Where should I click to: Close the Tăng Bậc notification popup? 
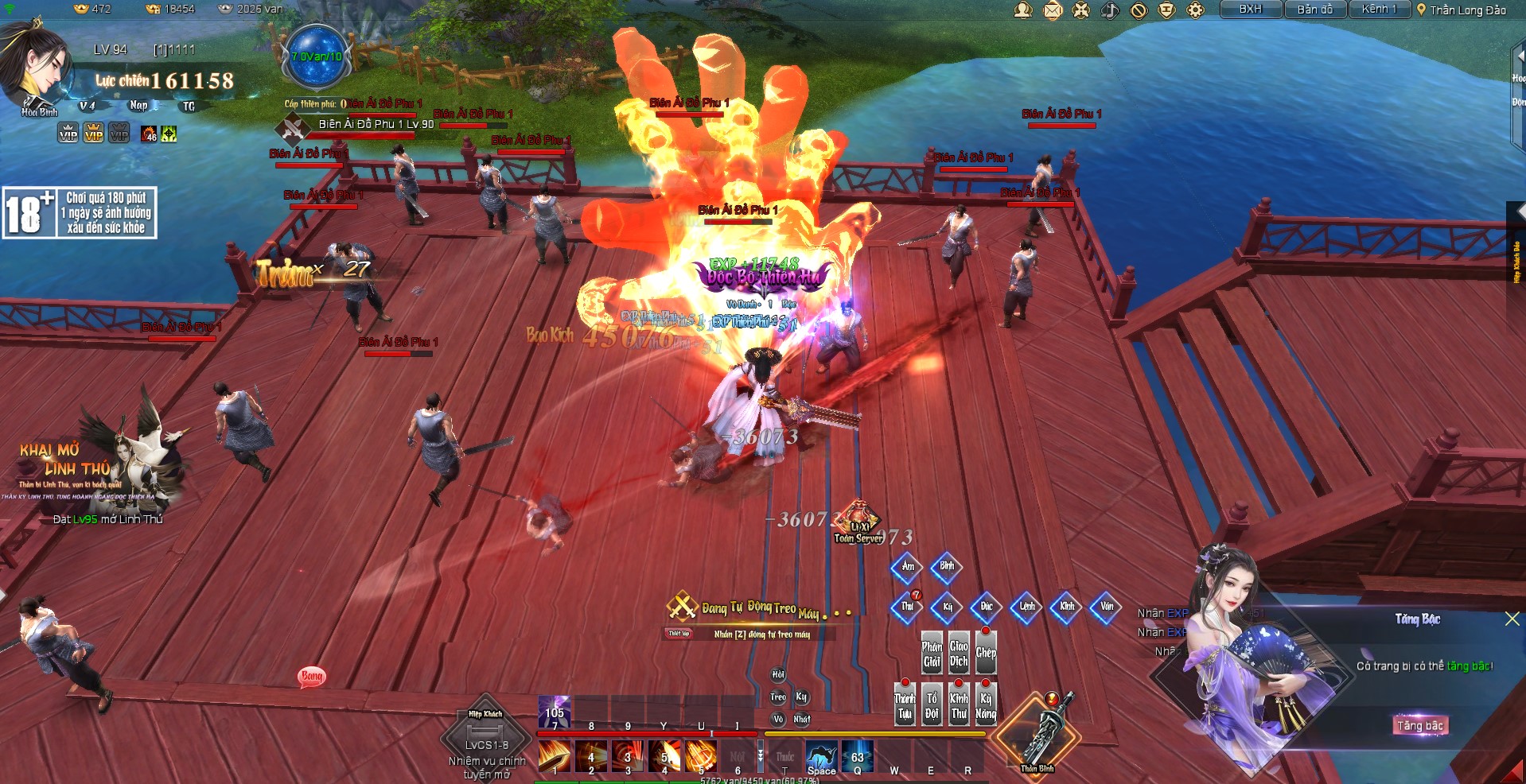tap(1512, 619)
